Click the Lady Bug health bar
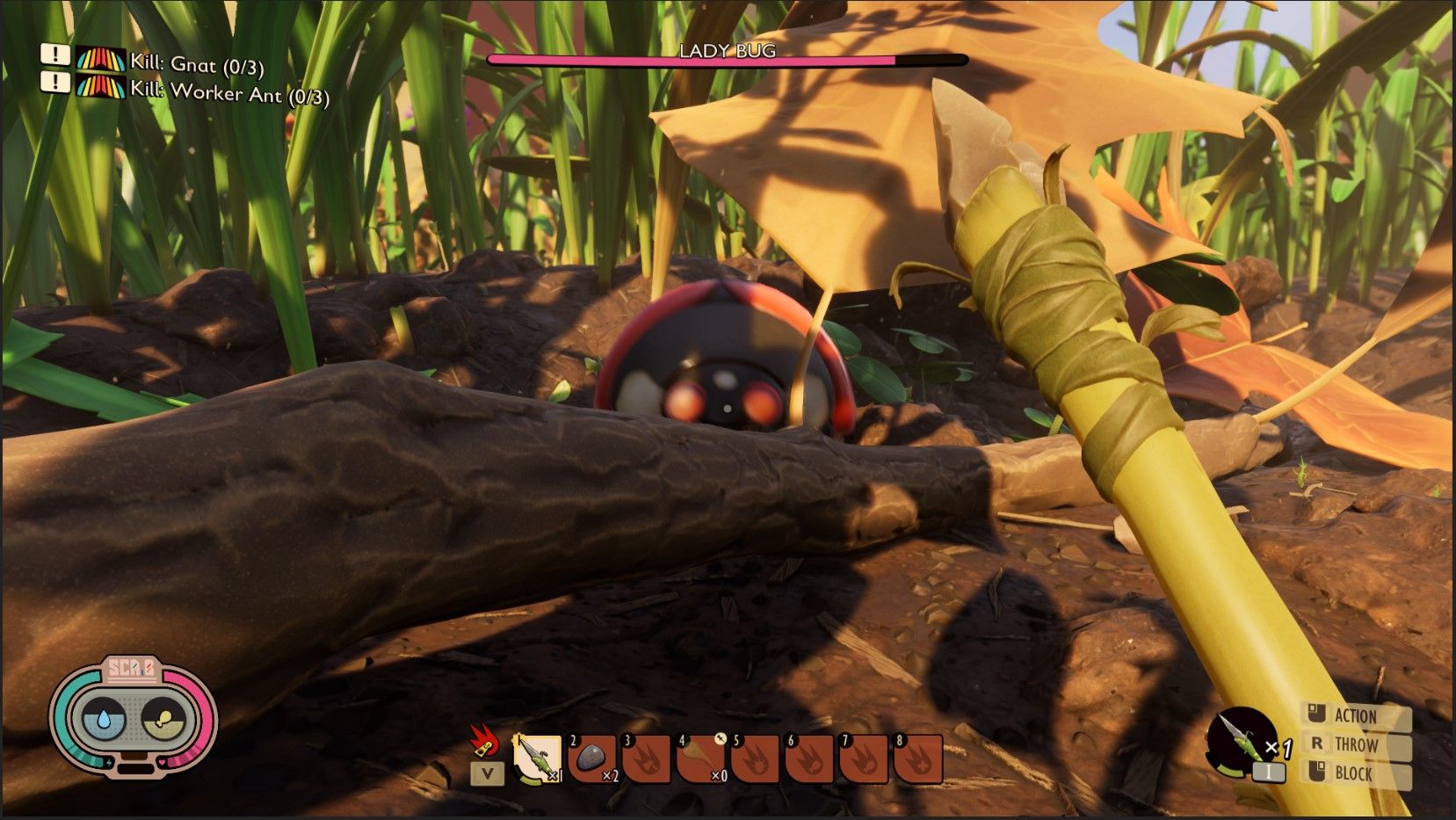 pos(728,59)
